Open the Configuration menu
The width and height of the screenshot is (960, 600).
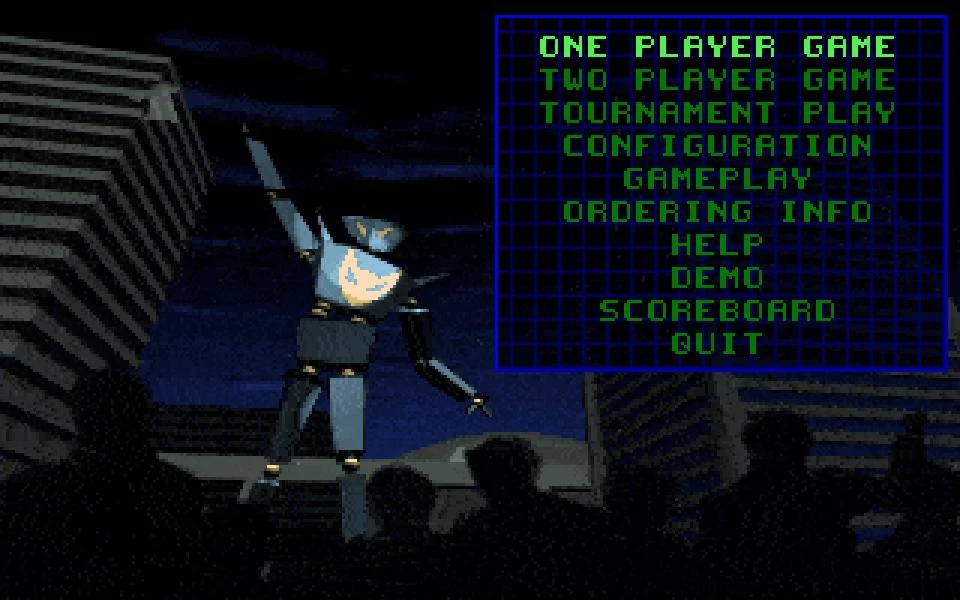point(717,146)
